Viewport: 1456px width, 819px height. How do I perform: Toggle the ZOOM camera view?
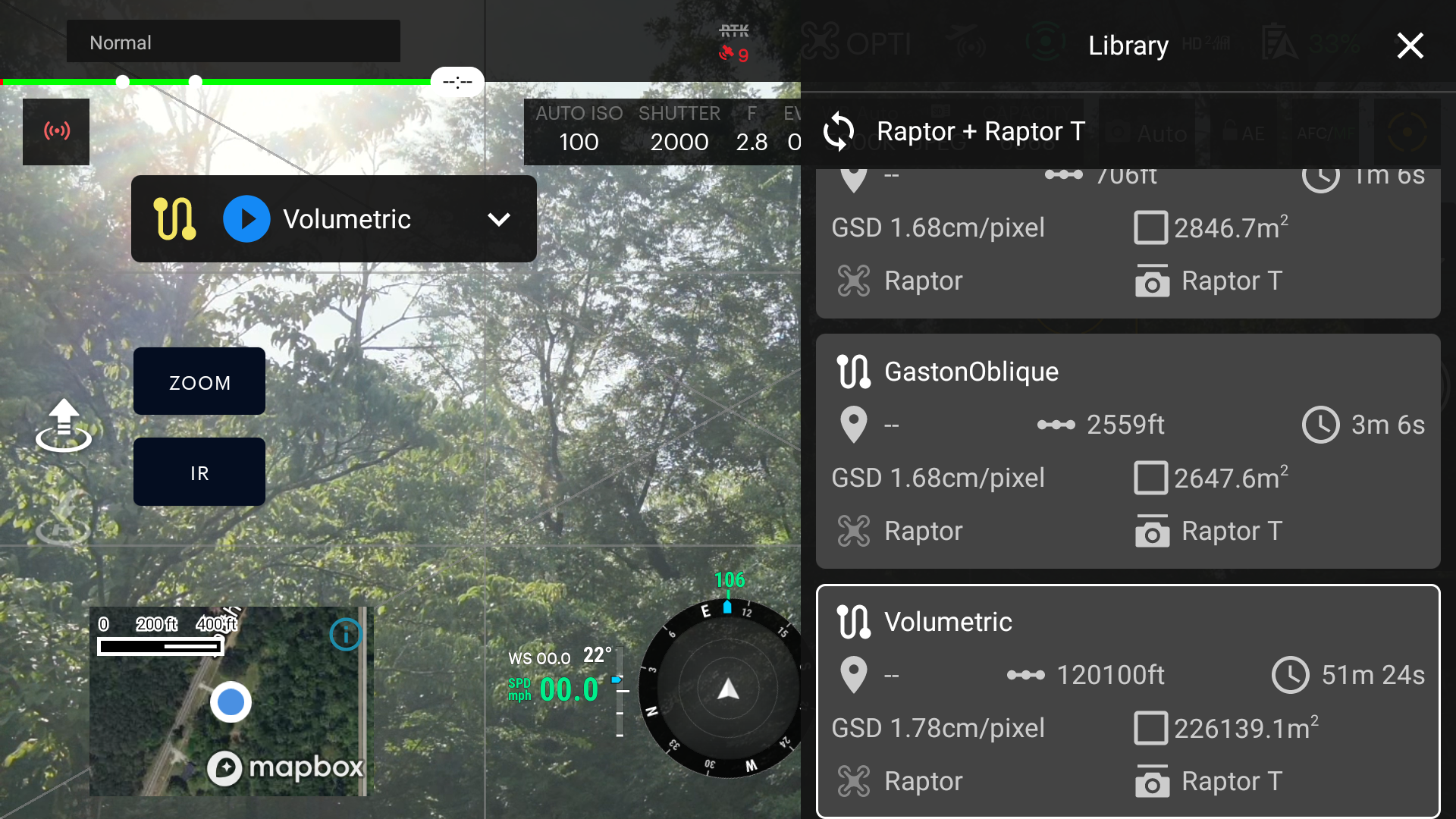tap(199, 381)
